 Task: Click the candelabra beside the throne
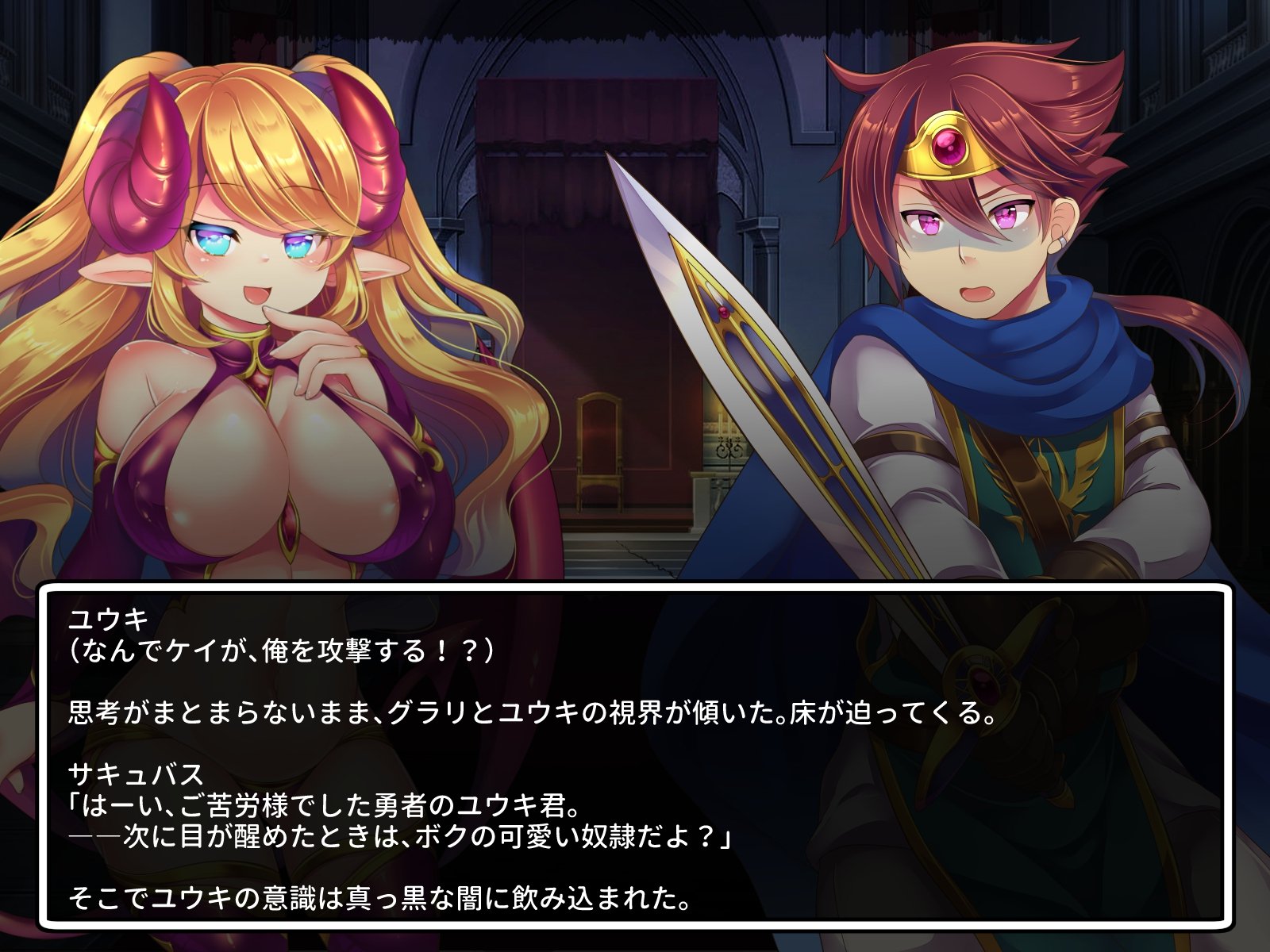[x=725, y=444]
